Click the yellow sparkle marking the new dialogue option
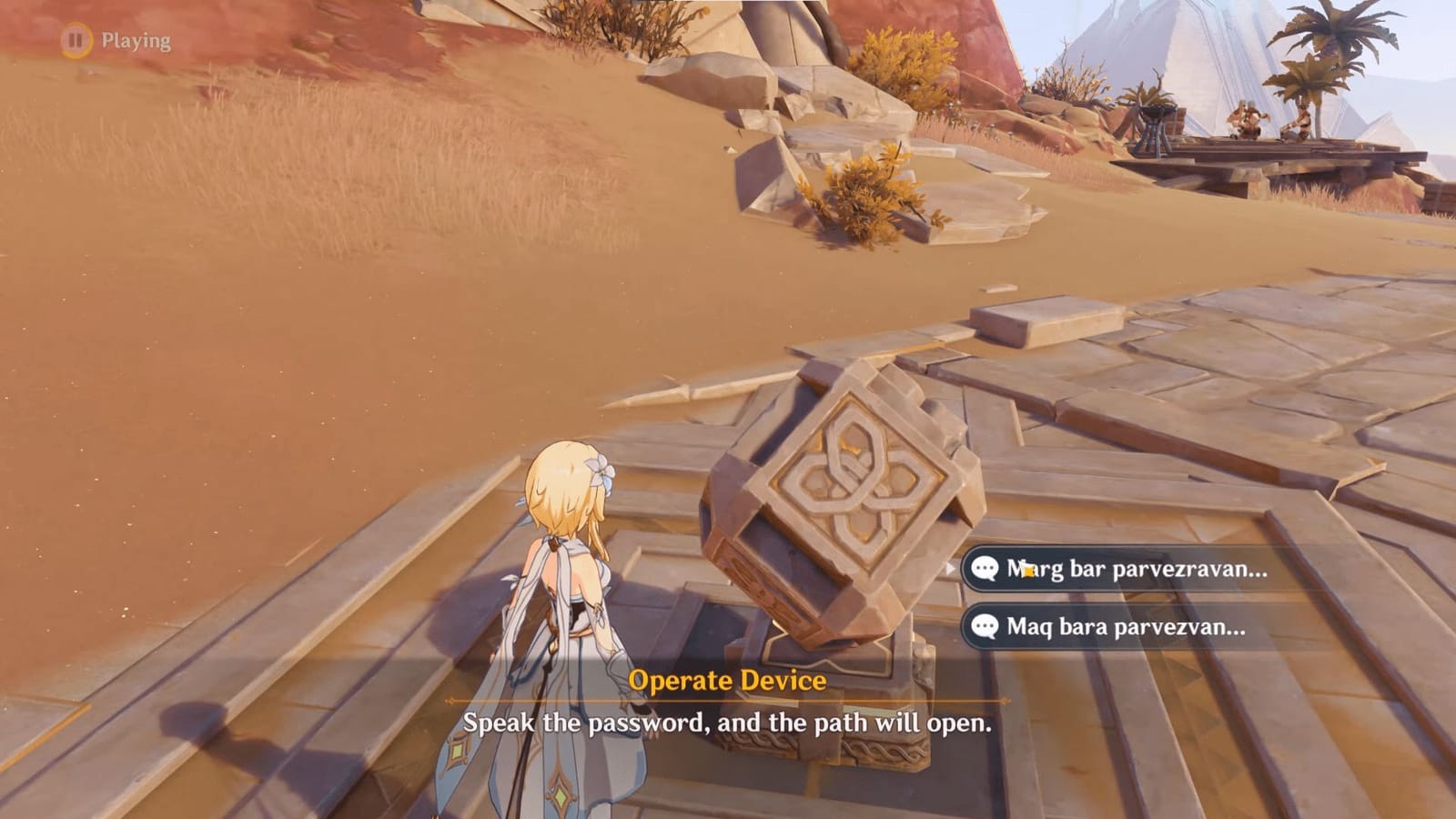The width and height of the screenshot is (1456, 819). pyautogui.click(x=1028, y=568)
